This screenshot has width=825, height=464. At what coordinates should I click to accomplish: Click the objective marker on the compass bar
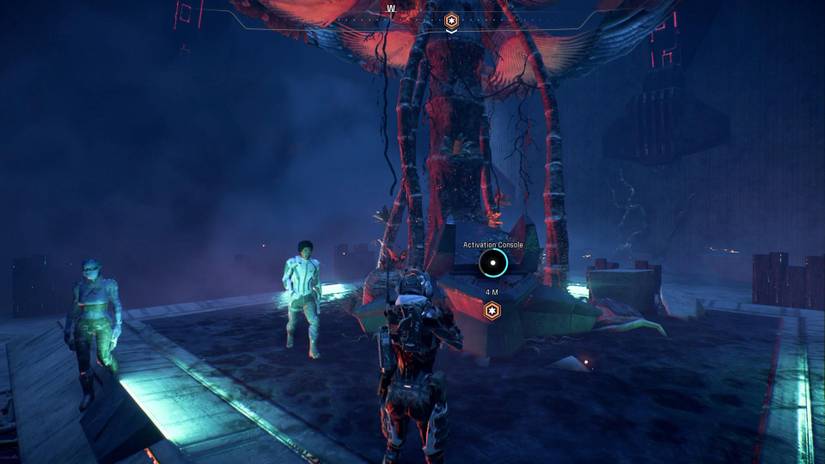pos(451,20)
